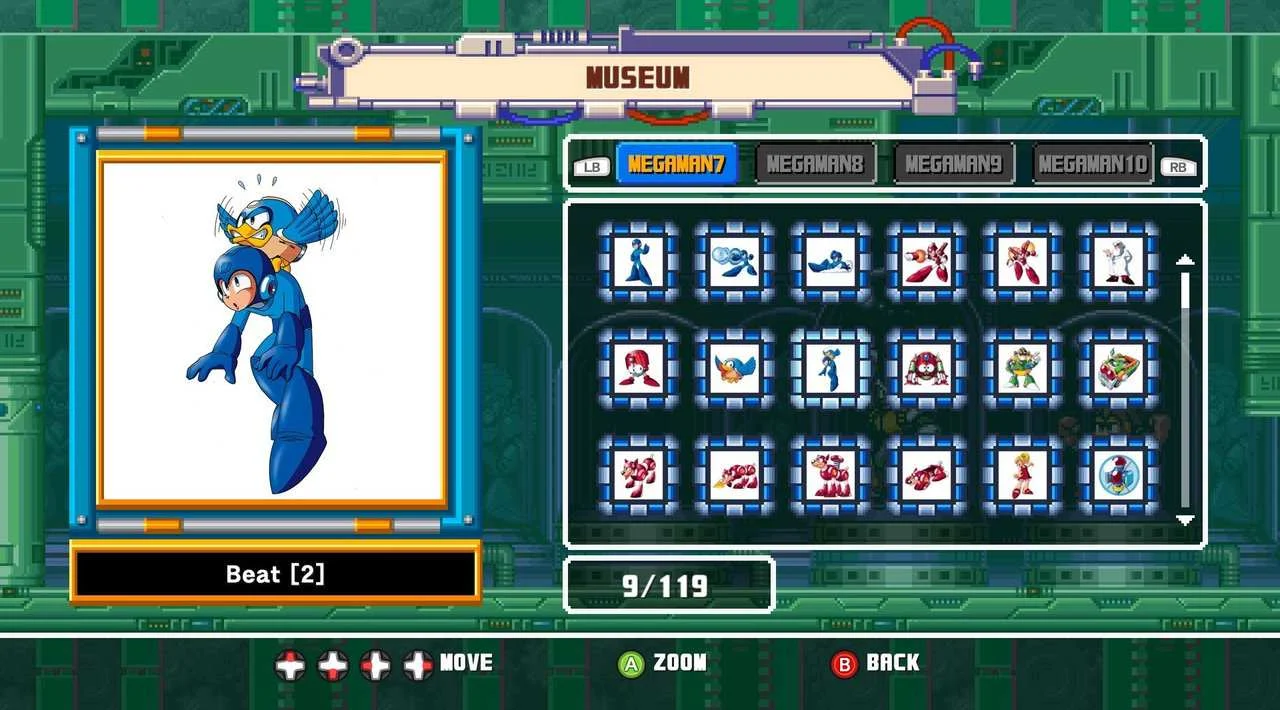The image size is (1280, 710).
Task: Select the Mega Man 10 tab
Action: (x=1093, y=164)
